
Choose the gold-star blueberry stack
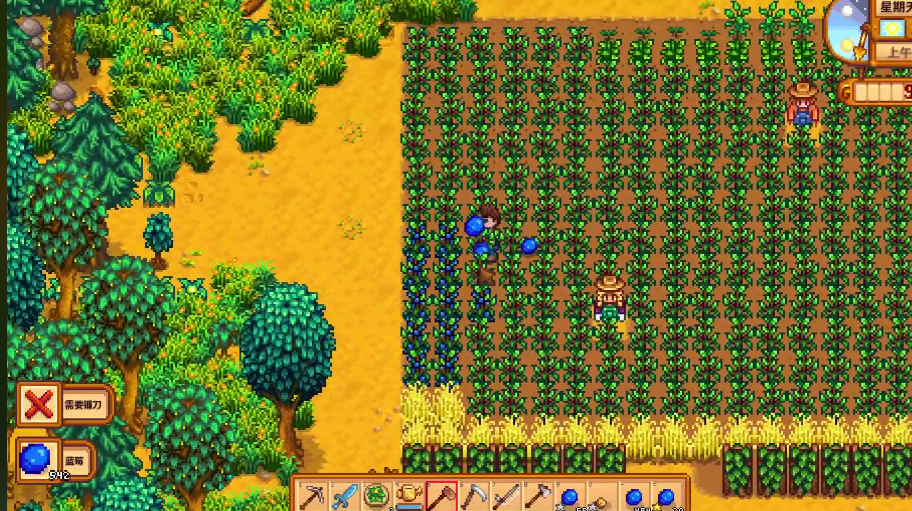tap(665, 496)
